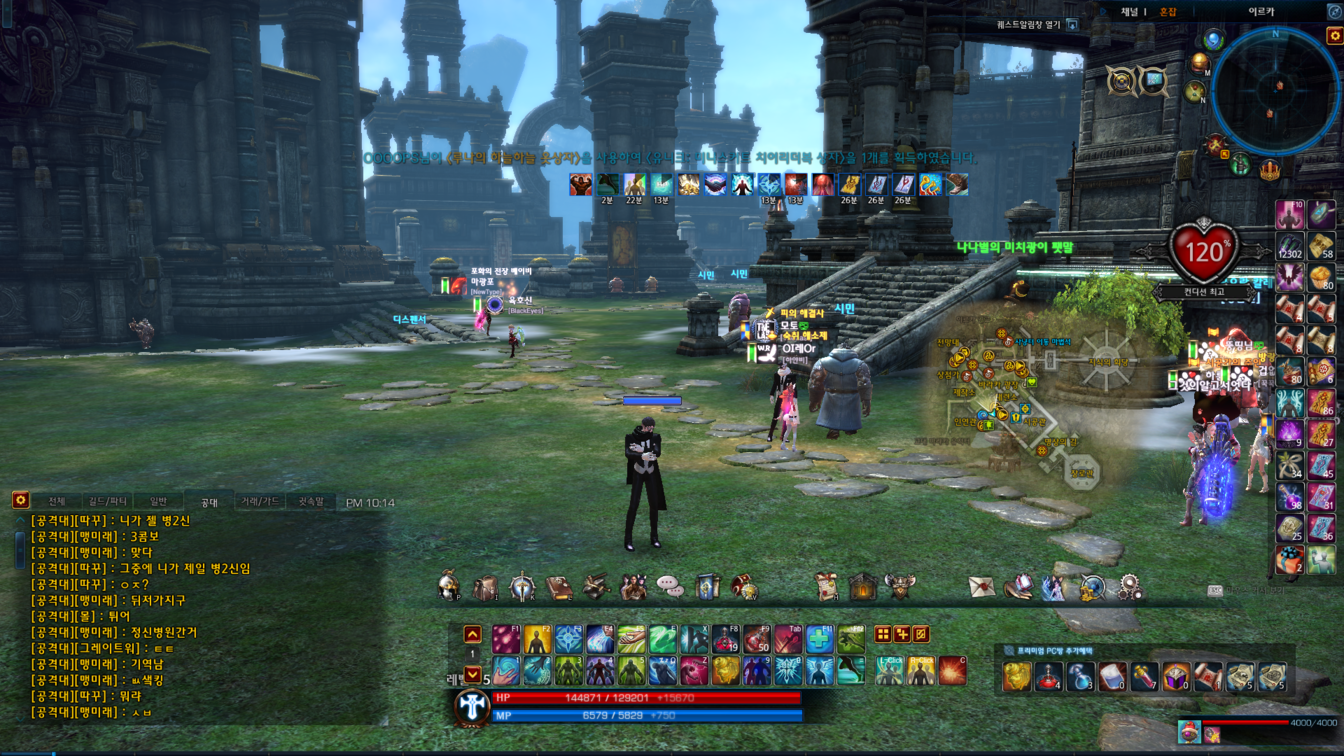
Task: Select the 길드/파티 chat tab
Action: click(x=107, y=501)
